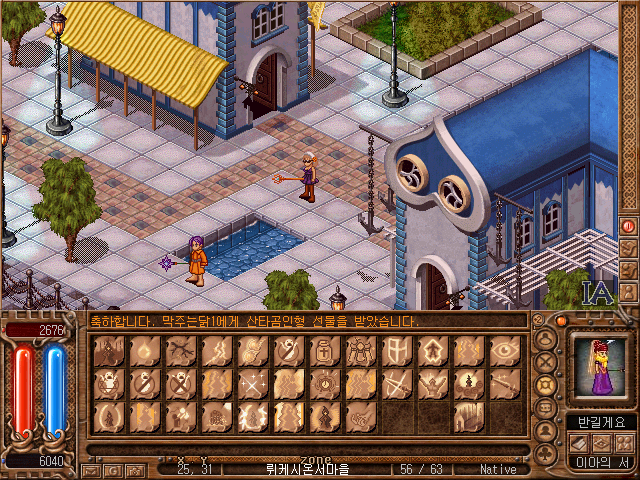The width and height of the screenshot is (640, 480).
Task: Activate the shield spell icon
Action: point(397,351)
